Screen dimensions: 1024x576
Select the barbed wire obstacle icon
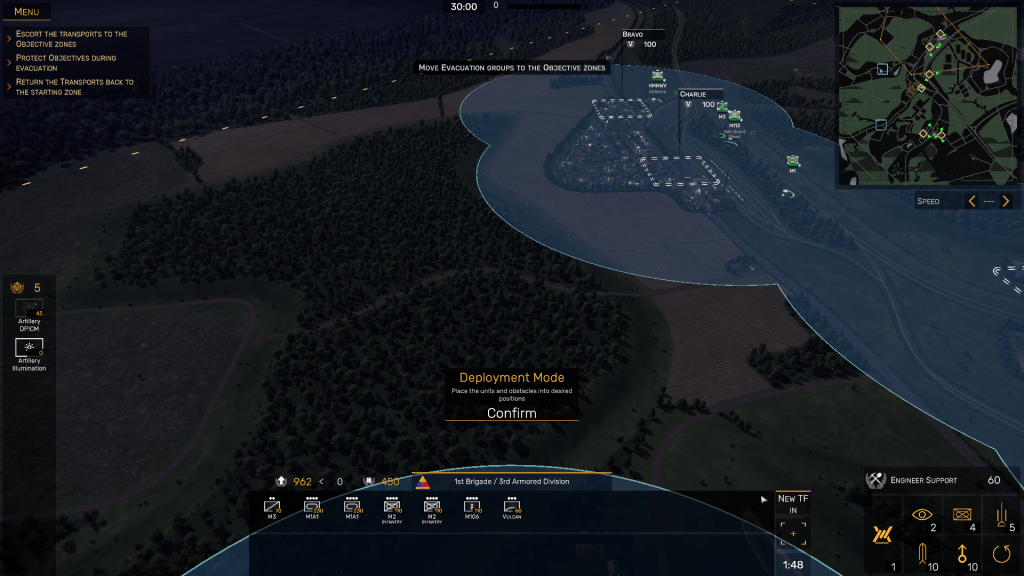(x=882, y=536)
